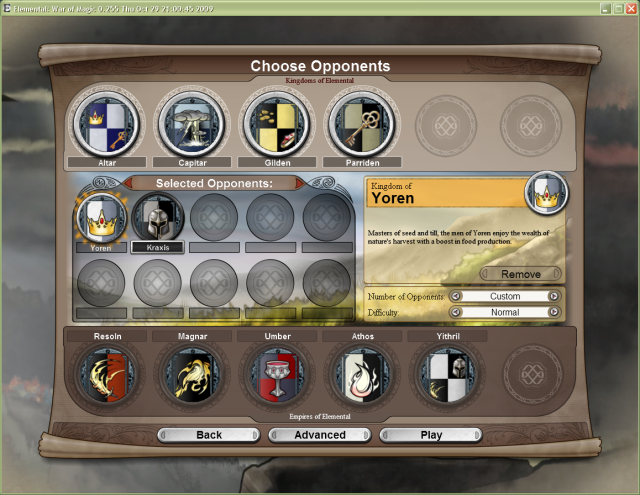Increase the Number of Opponents value

click(x=553, y=297)
